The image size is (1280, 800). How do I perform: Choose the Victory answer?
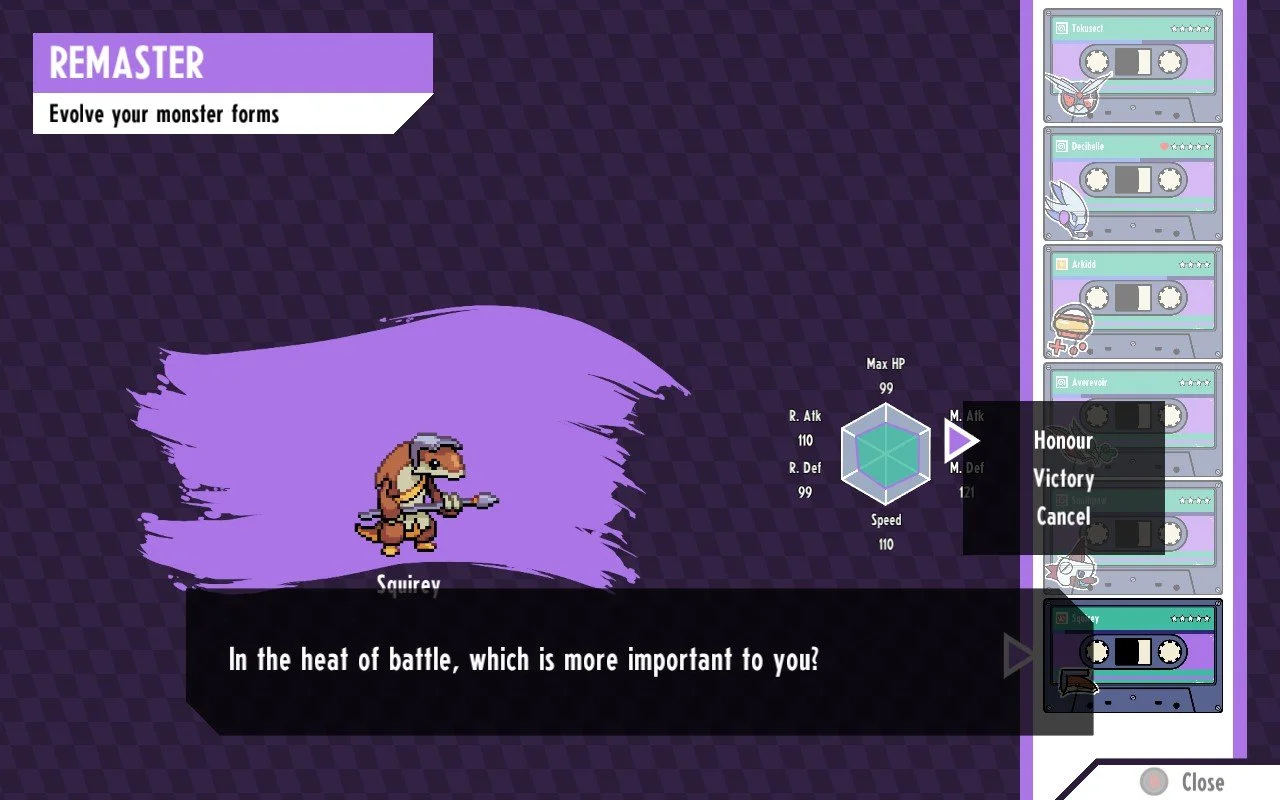[1063, 479]
